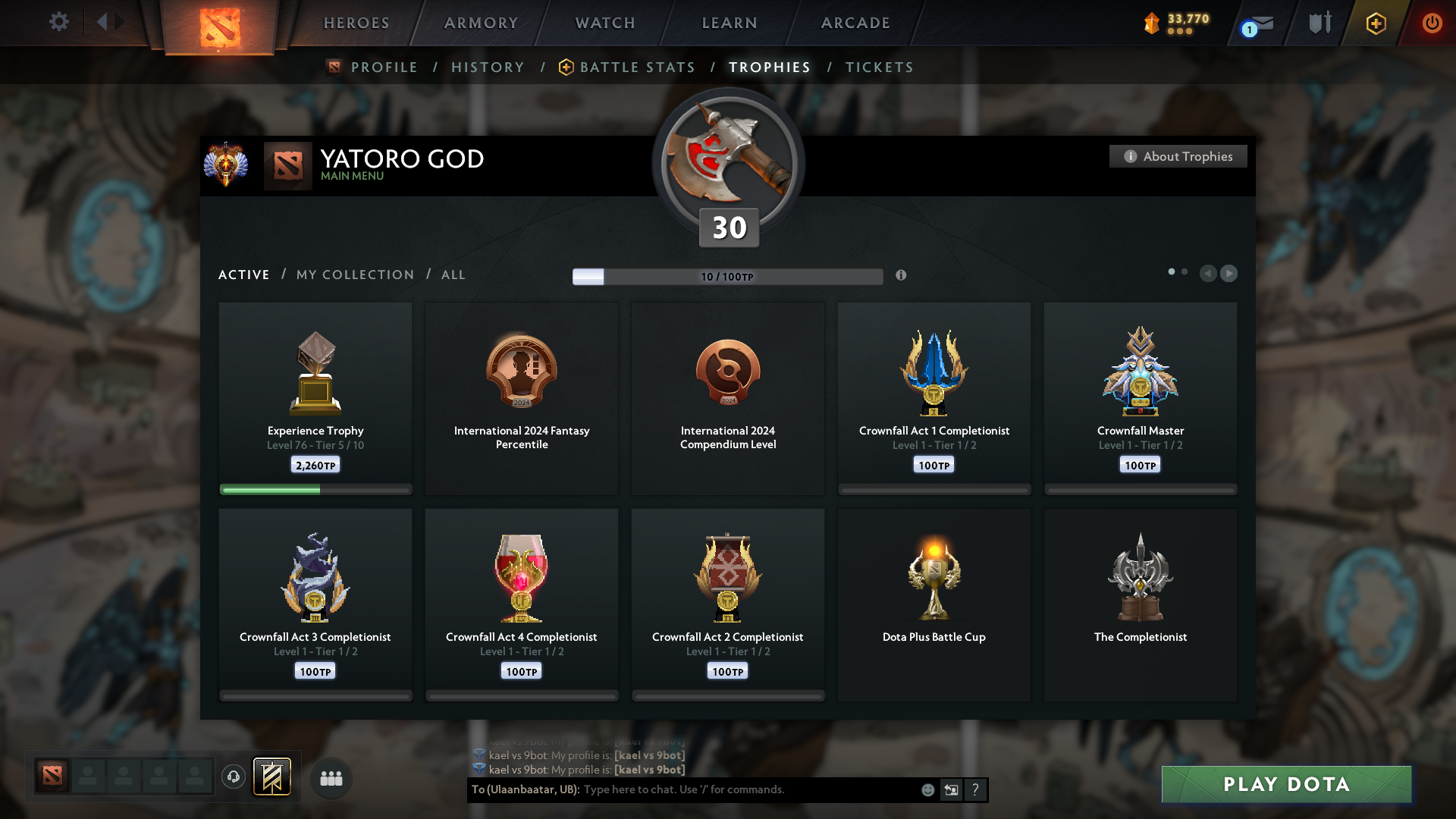This screenshot has height=819, width=1456.
Task: Open the HISTORY tab
Action: click(488, 67)
